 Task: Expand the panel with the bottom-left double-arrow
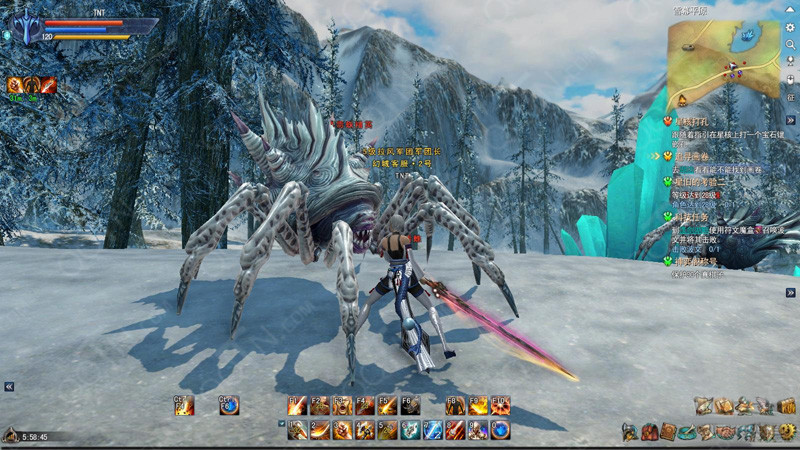[x=9, y=386]
